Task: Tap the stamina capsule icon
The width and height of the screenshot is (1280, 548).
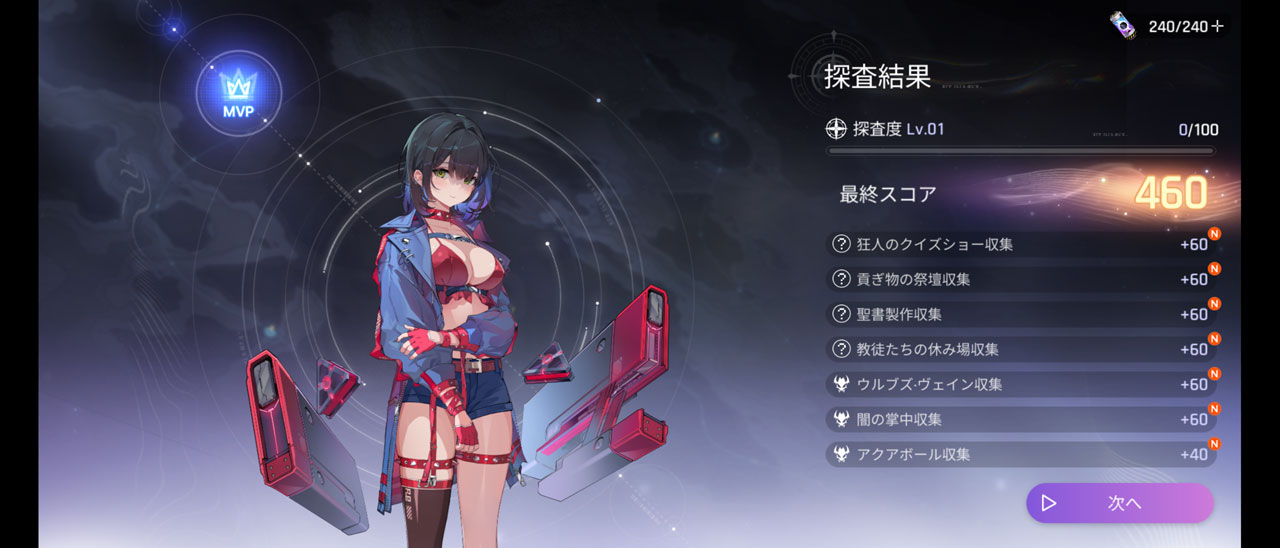Action: click(1123, 25)
